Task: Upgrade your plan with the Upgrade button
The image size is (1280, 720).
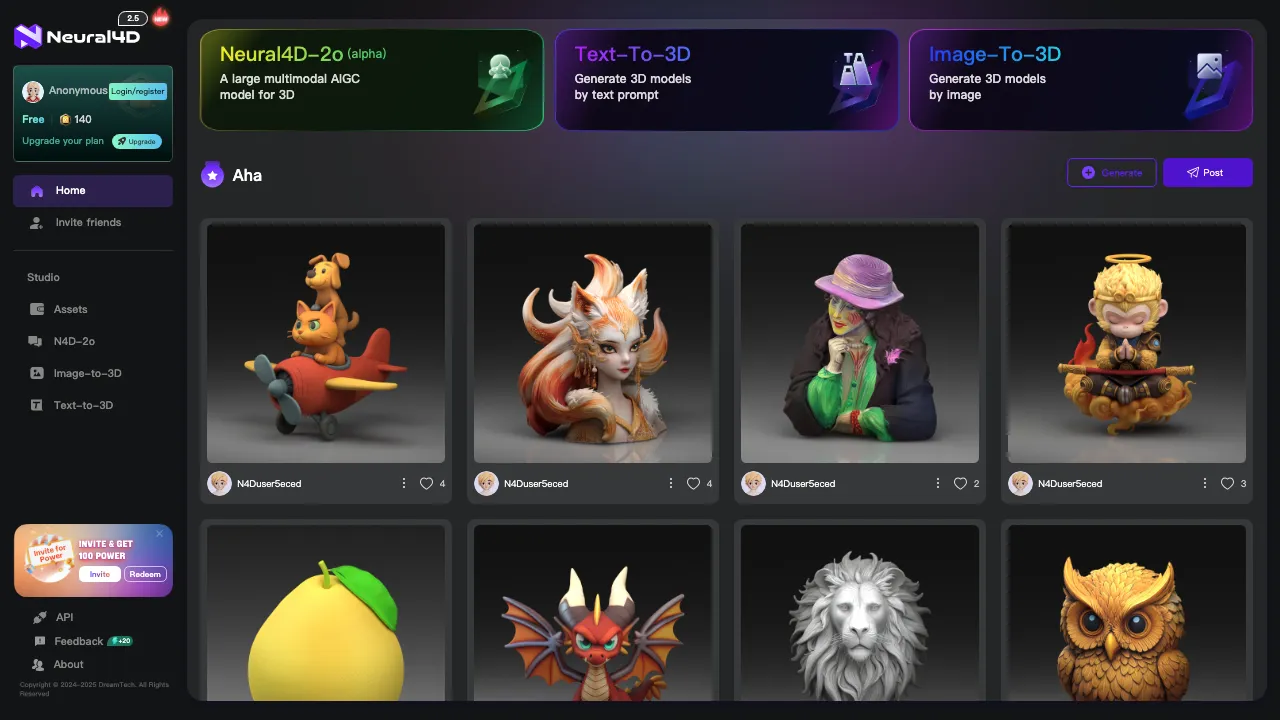Action: (137, 141)
